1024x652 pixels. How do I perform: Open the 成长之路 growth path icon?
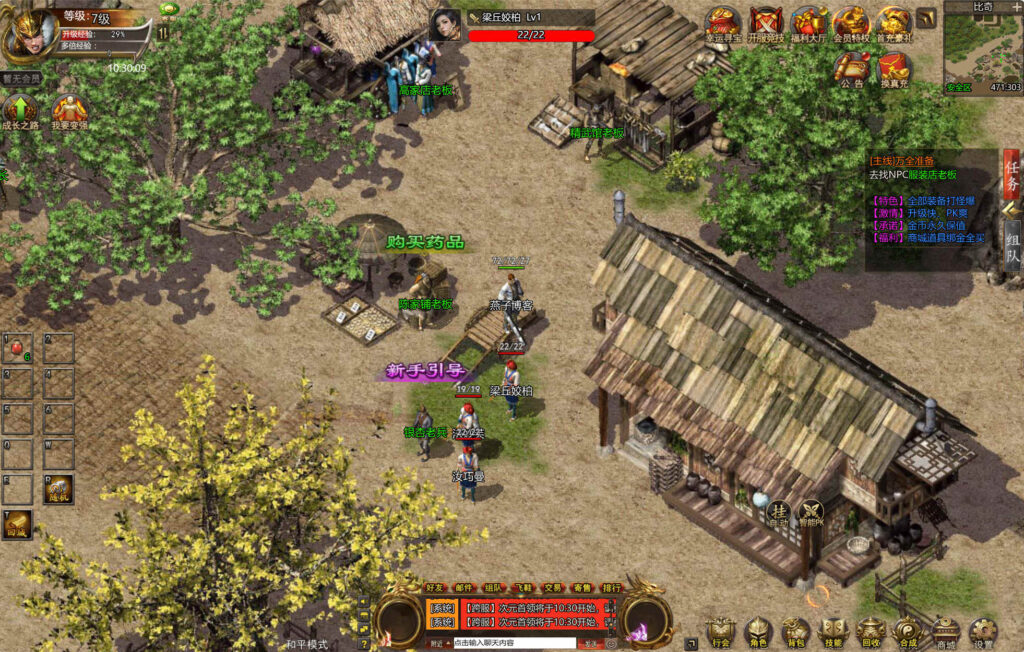tap(21, 111)
